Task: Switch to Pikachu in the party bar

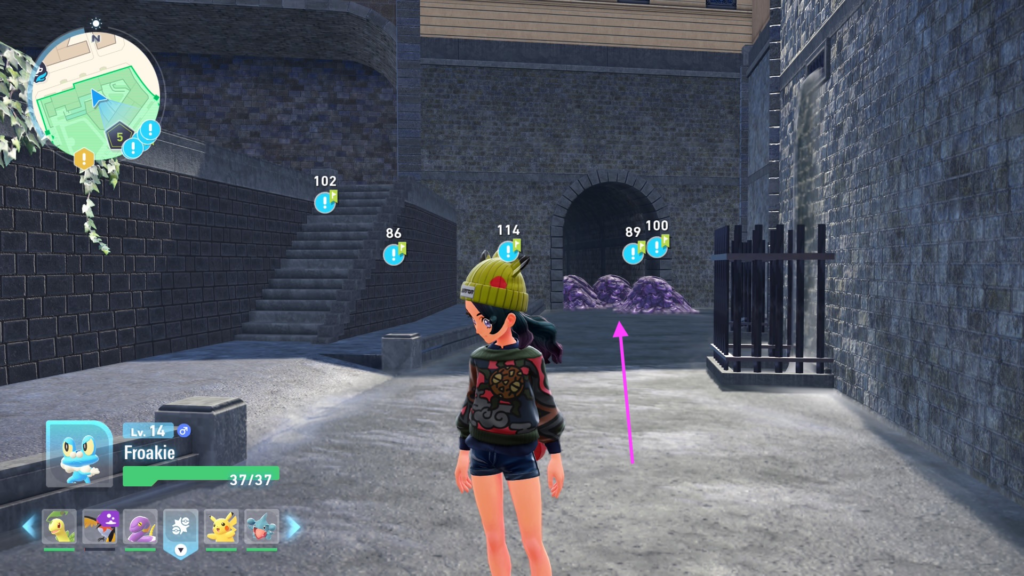Action: tap(221, 527)
